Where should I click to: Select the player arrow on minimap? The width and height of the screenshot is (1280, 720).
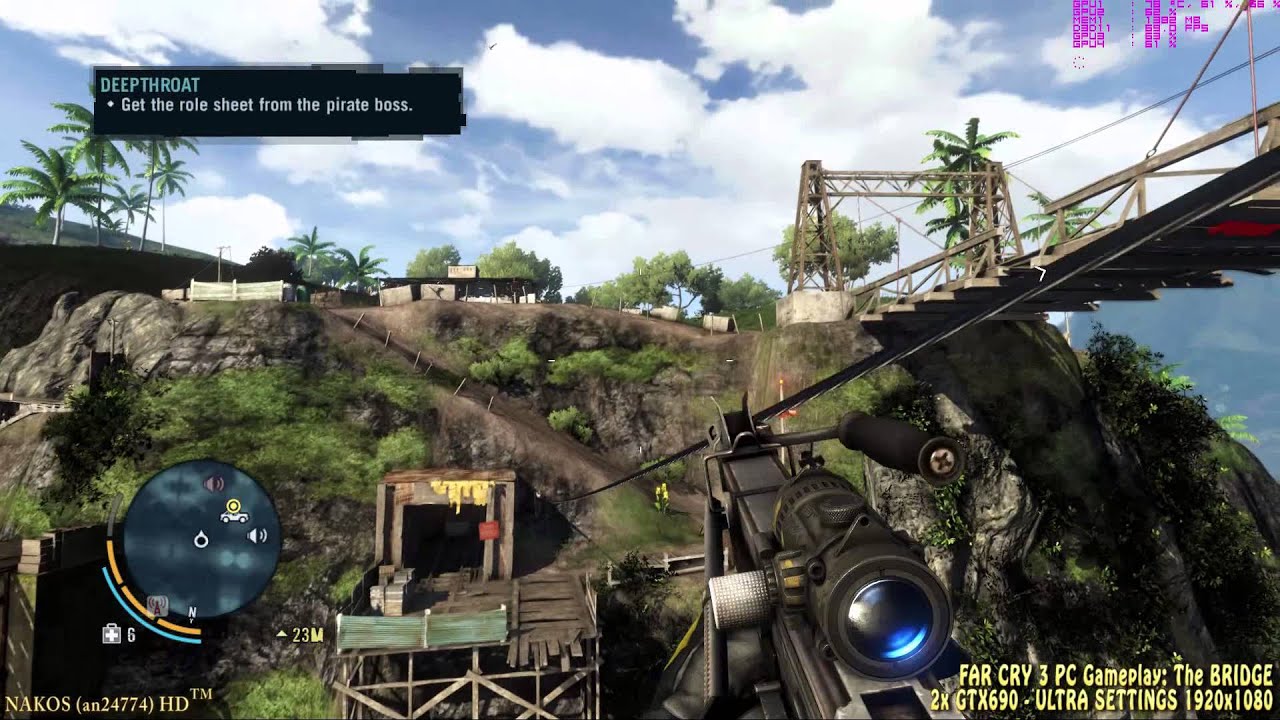(x=201, y=540)
